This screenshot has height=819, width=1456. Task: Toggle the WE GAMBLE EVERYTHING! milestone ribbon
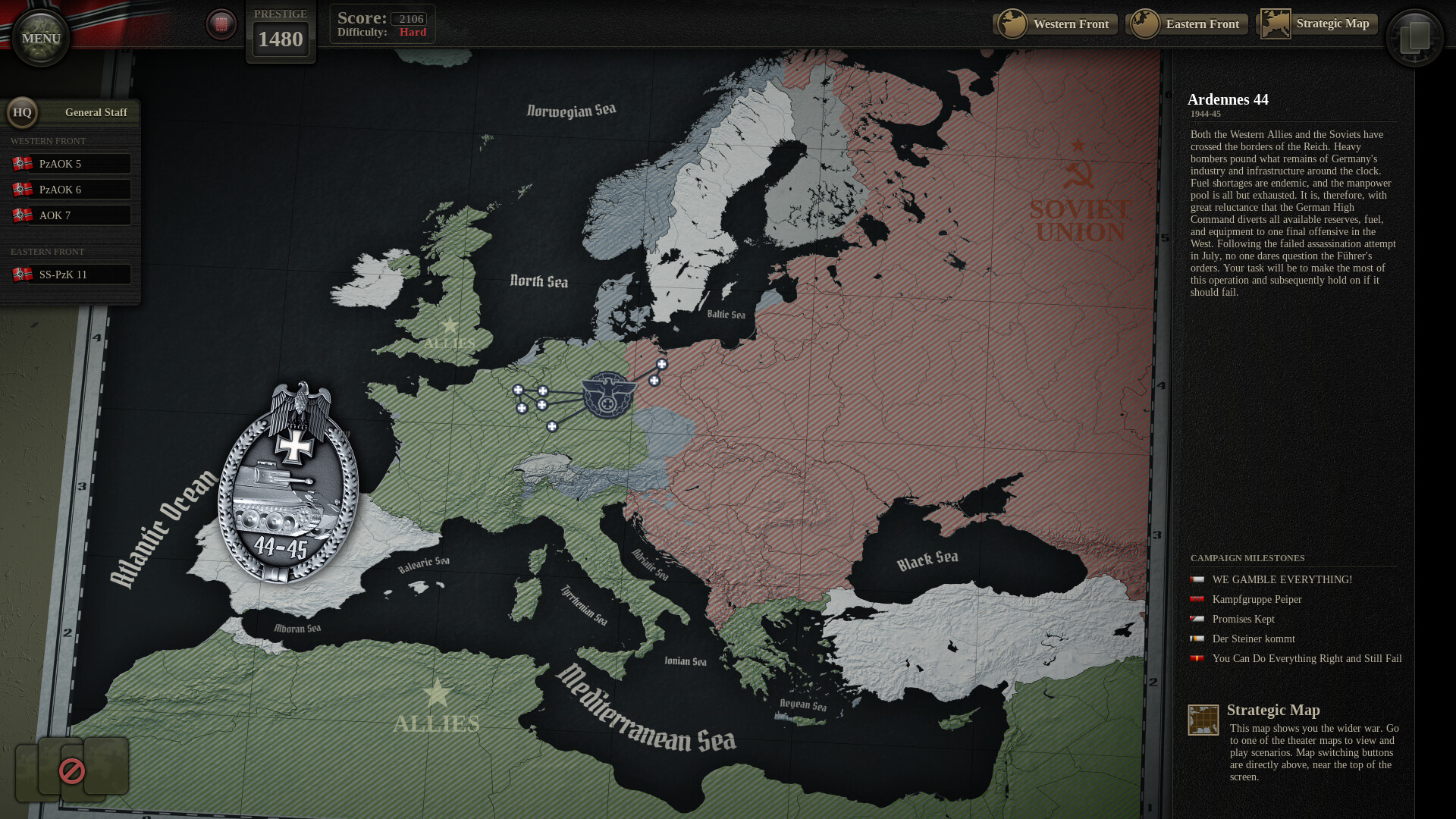(x=1199, y=579)
